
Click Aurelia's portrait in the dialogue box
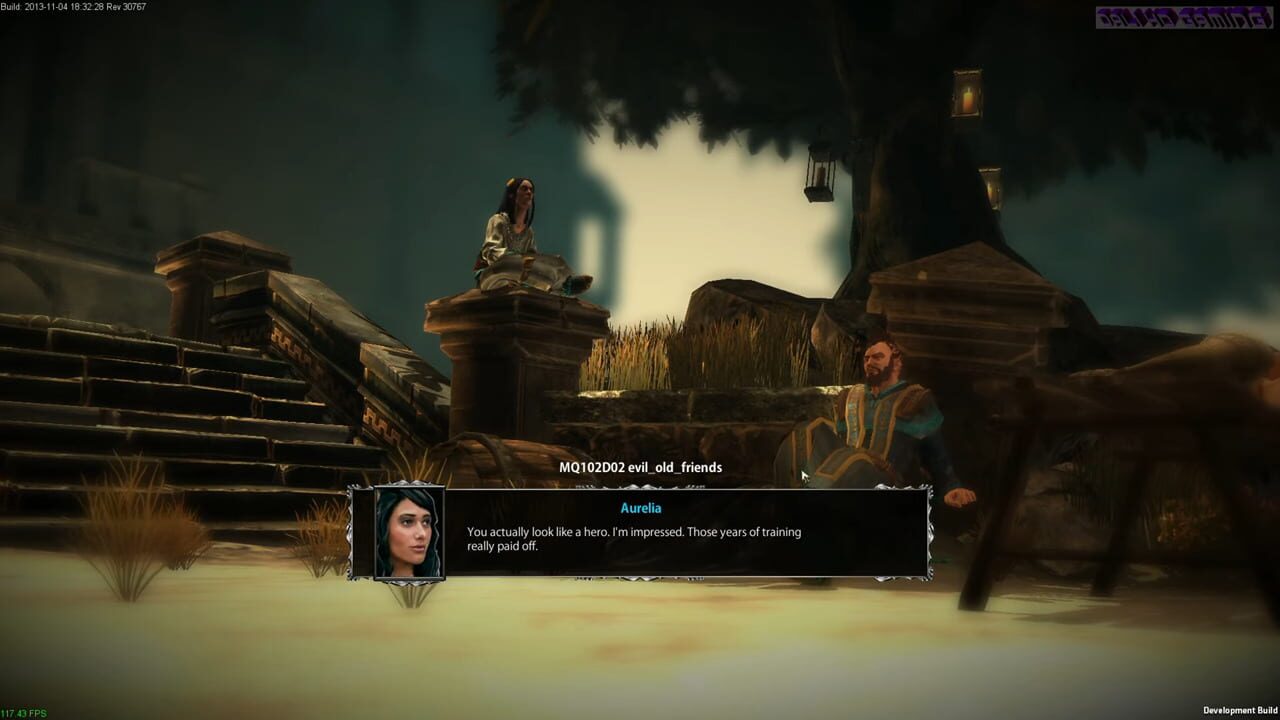pos(409,535)
